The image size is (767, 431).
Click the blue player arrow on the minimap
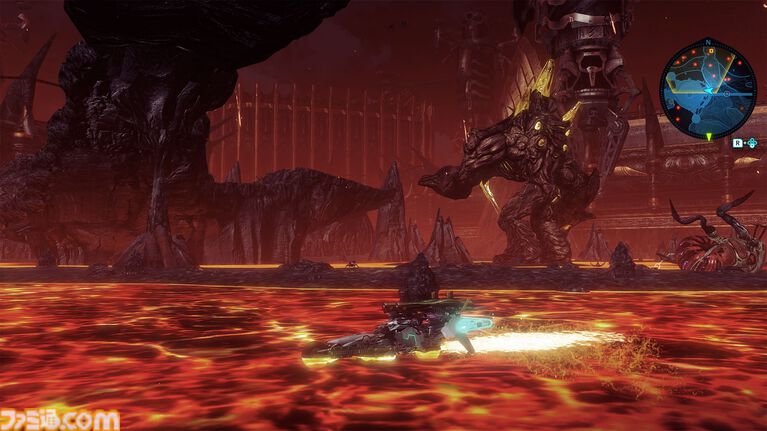(x=708, y=90)
